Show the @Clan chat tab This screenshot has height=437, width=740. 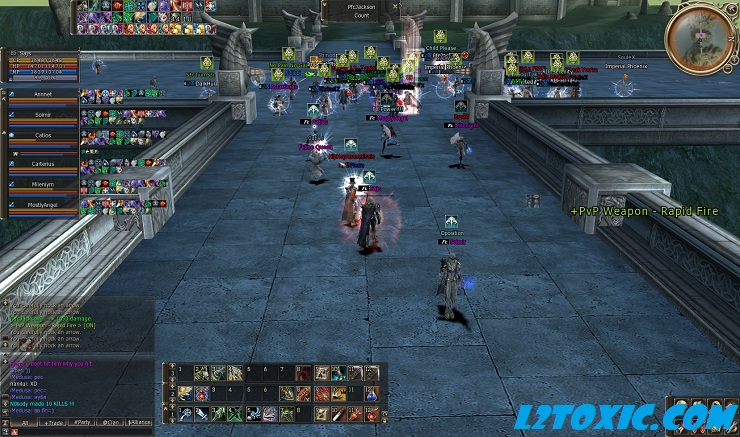click(x=113, y=424)
